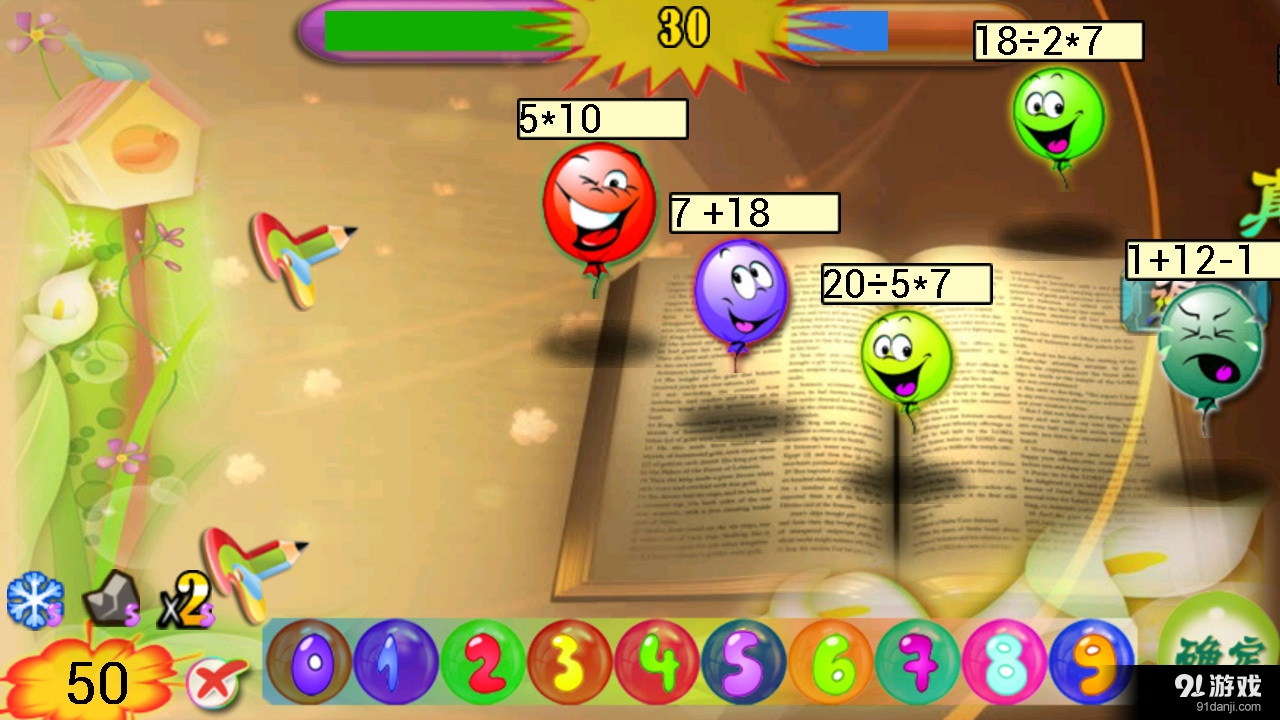This screenshot has width=1280, height=720.
Task: Tap the green number 7 bubble
Action: pos(917,662)
